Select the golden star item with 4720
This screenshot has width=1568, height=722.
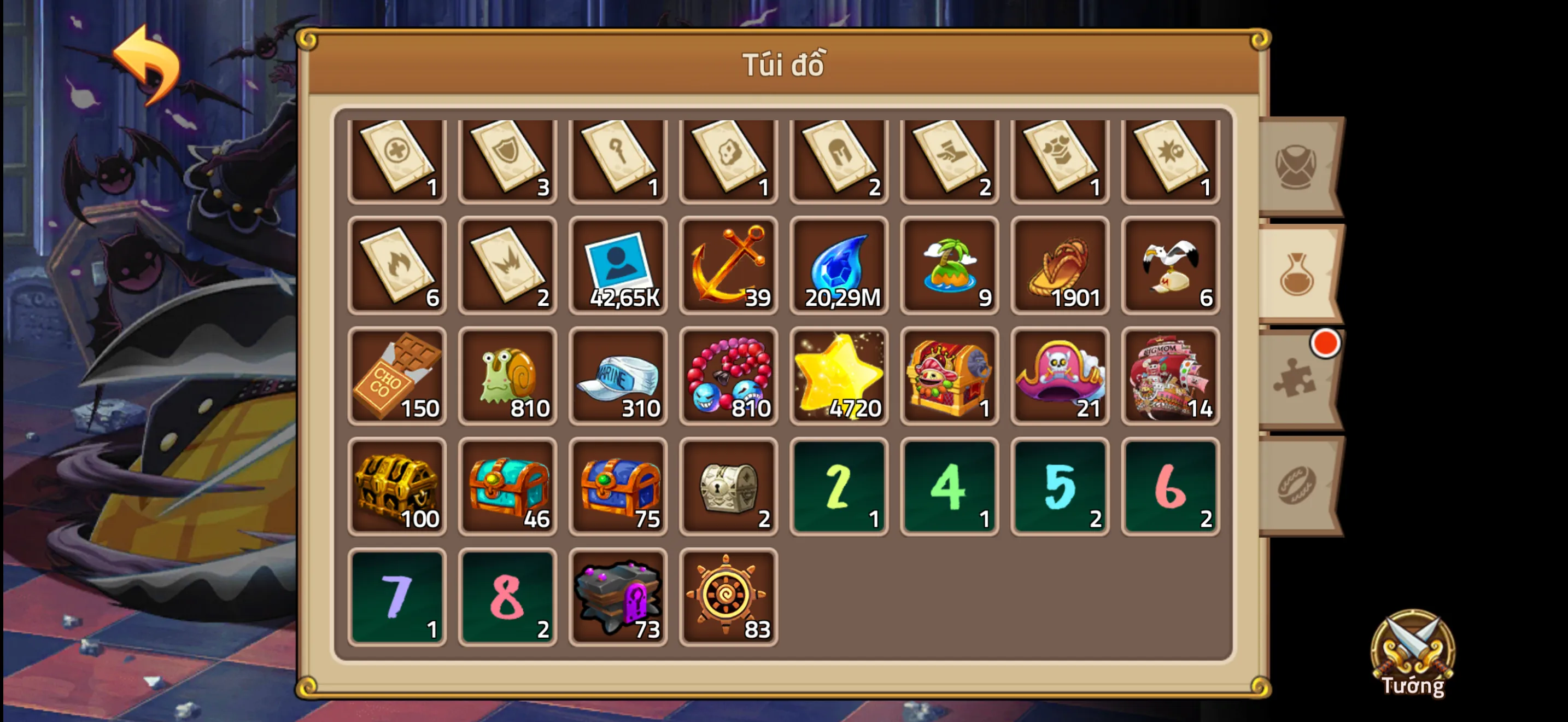[839, 376]
